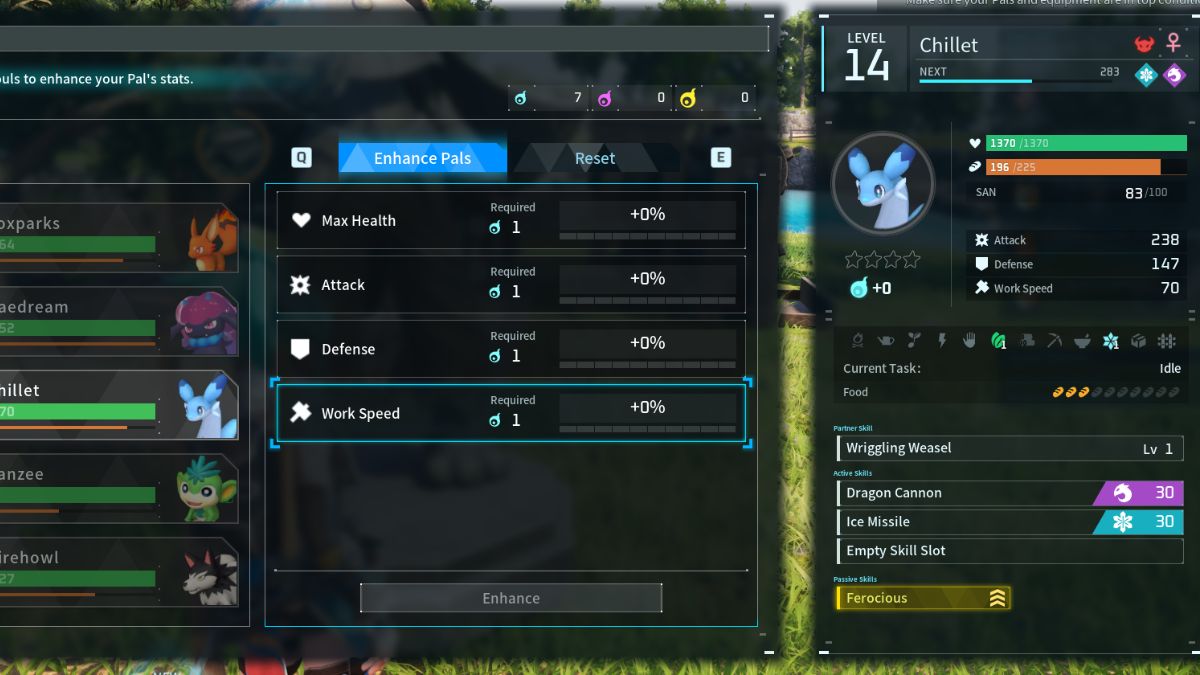Click the Enhance button
This screenshot has height=675, width=1200.
511,598
